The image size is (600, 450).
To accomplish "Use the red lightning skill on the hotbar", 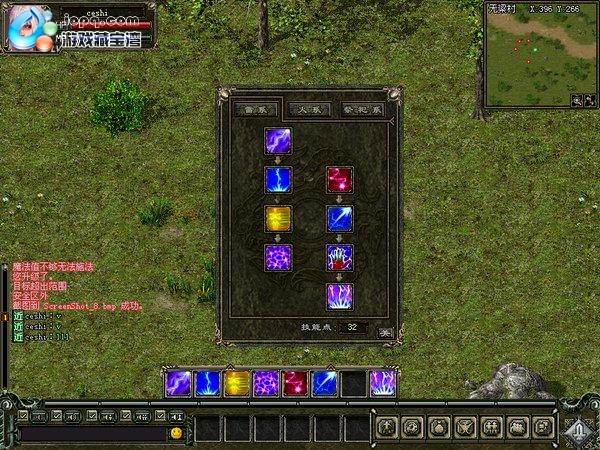I will pyautogui.click(x=295, y=383).
